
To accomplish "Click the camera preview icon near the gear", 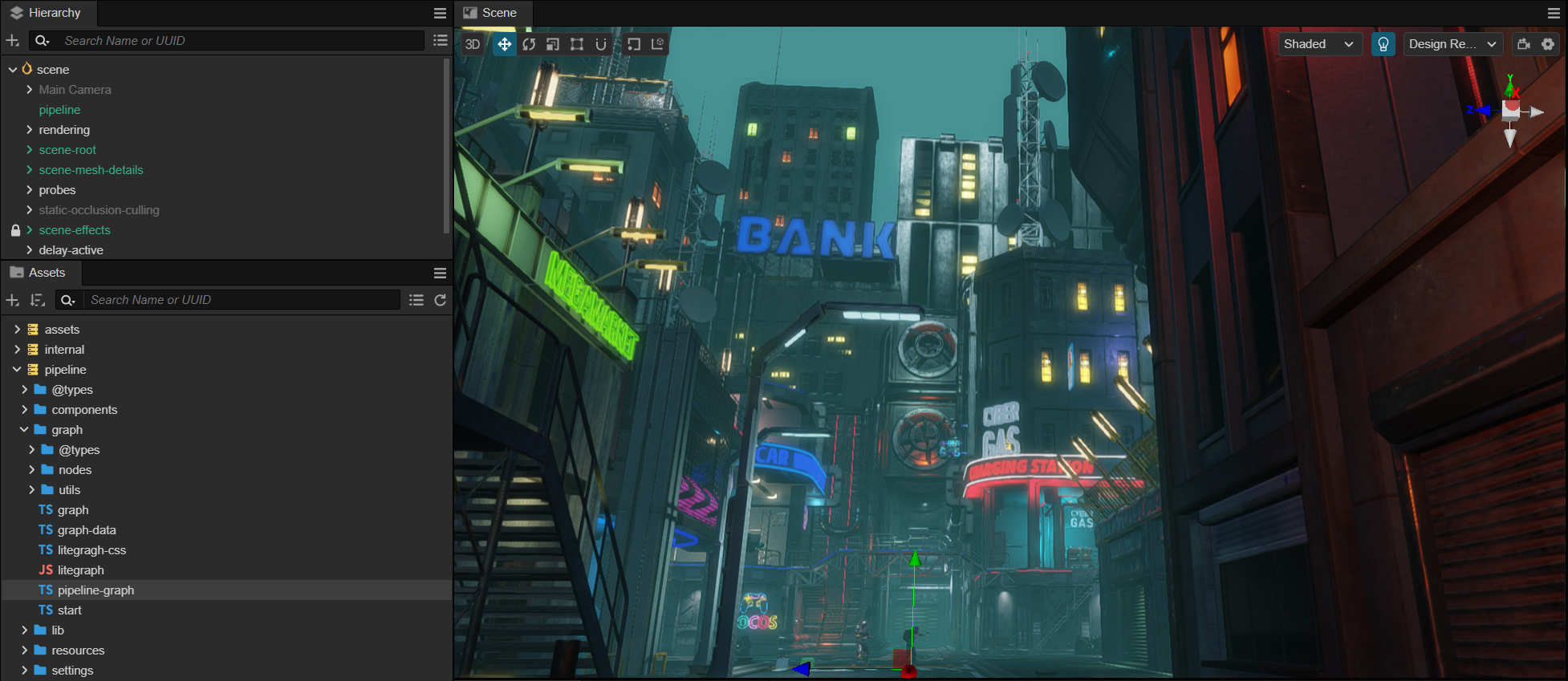I will 1525,44.
